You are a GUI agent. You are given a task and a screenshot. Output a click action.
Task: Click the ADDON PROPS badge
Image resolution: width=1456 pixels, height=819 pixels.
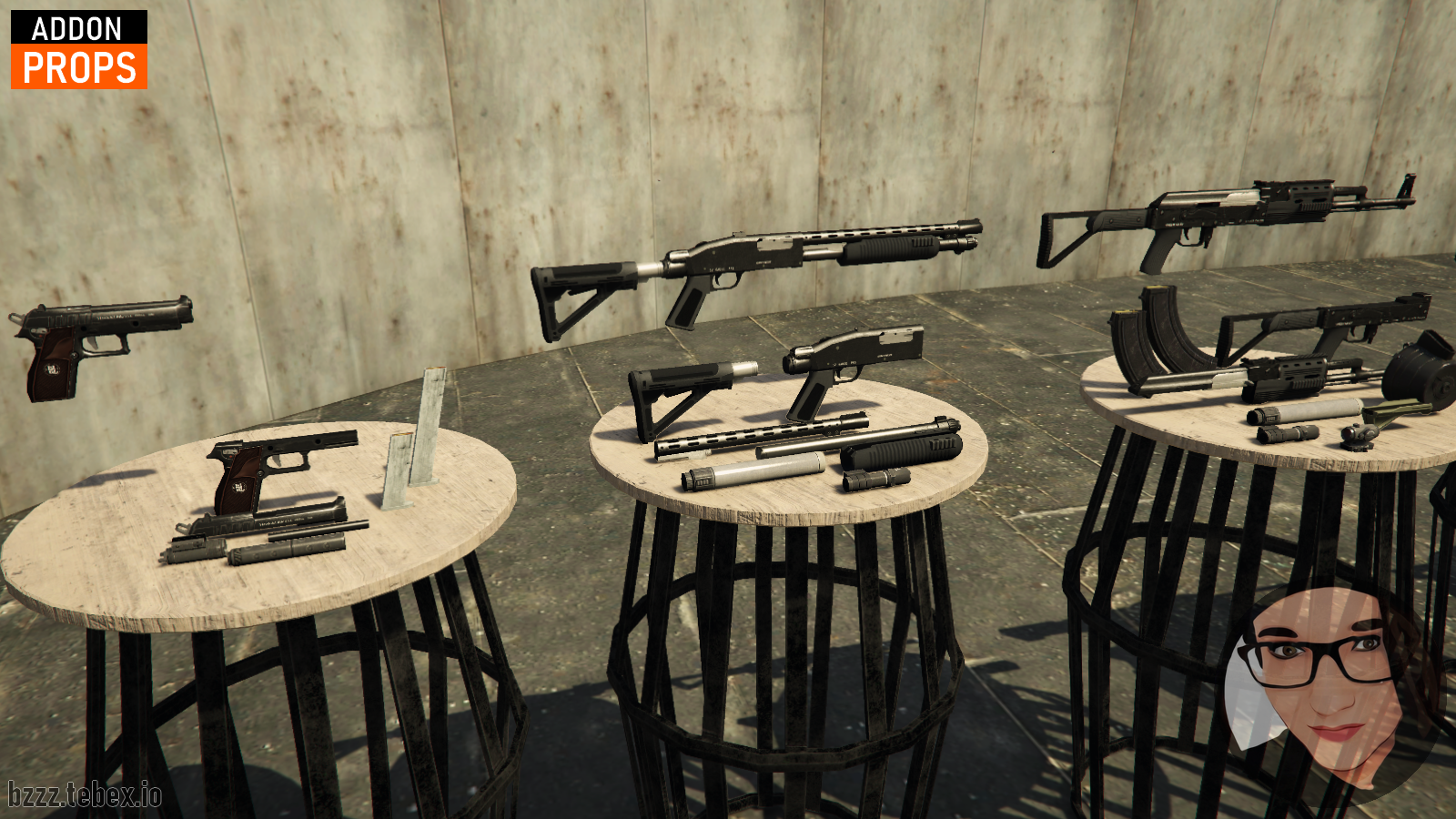coord(79,50)
